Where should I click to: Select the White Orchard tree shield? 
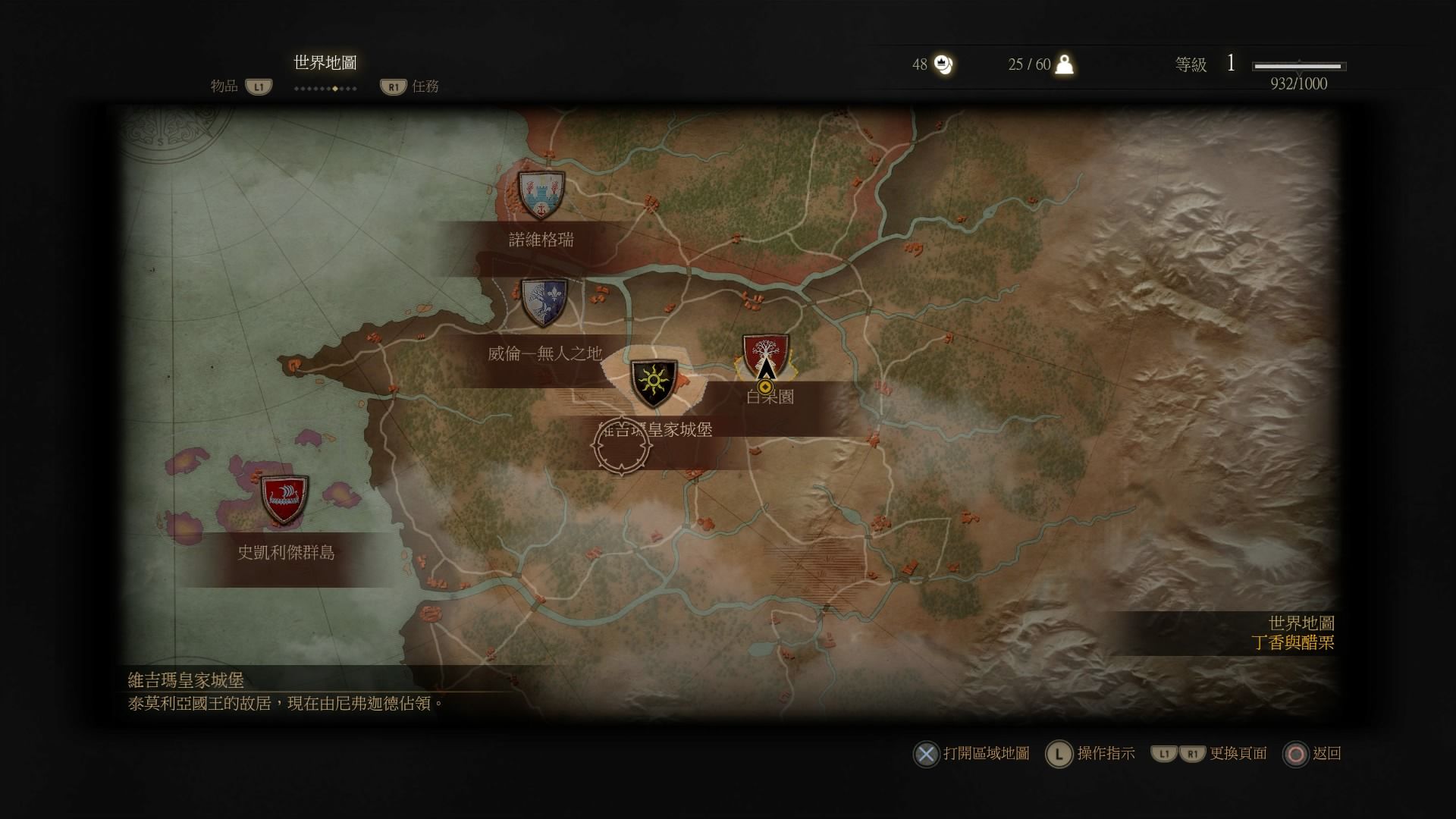click(x=765, y=356)
